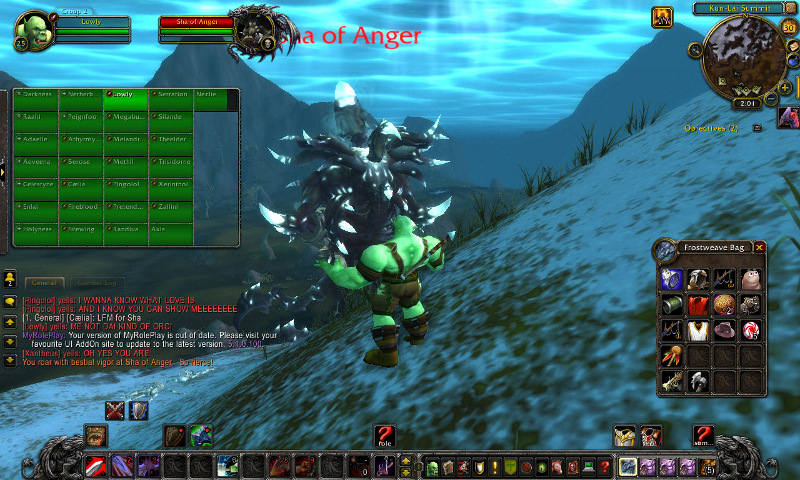Select Xerinthol in the raid frames
This screenshot has height=480, width=800.
(x=172, y=184)
